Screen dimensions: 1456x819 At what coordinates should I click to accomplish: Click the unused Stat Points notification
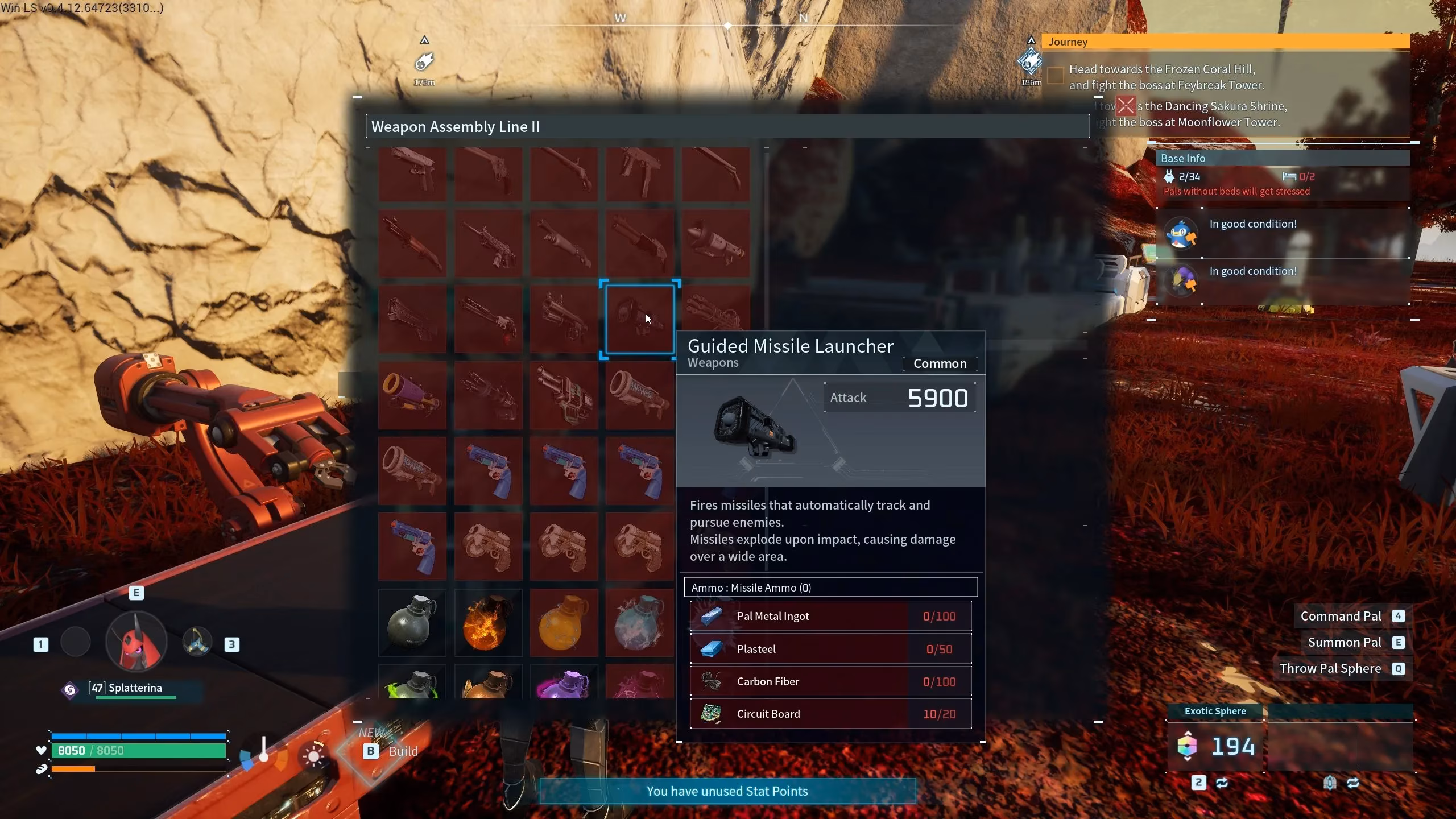point(727,791)
